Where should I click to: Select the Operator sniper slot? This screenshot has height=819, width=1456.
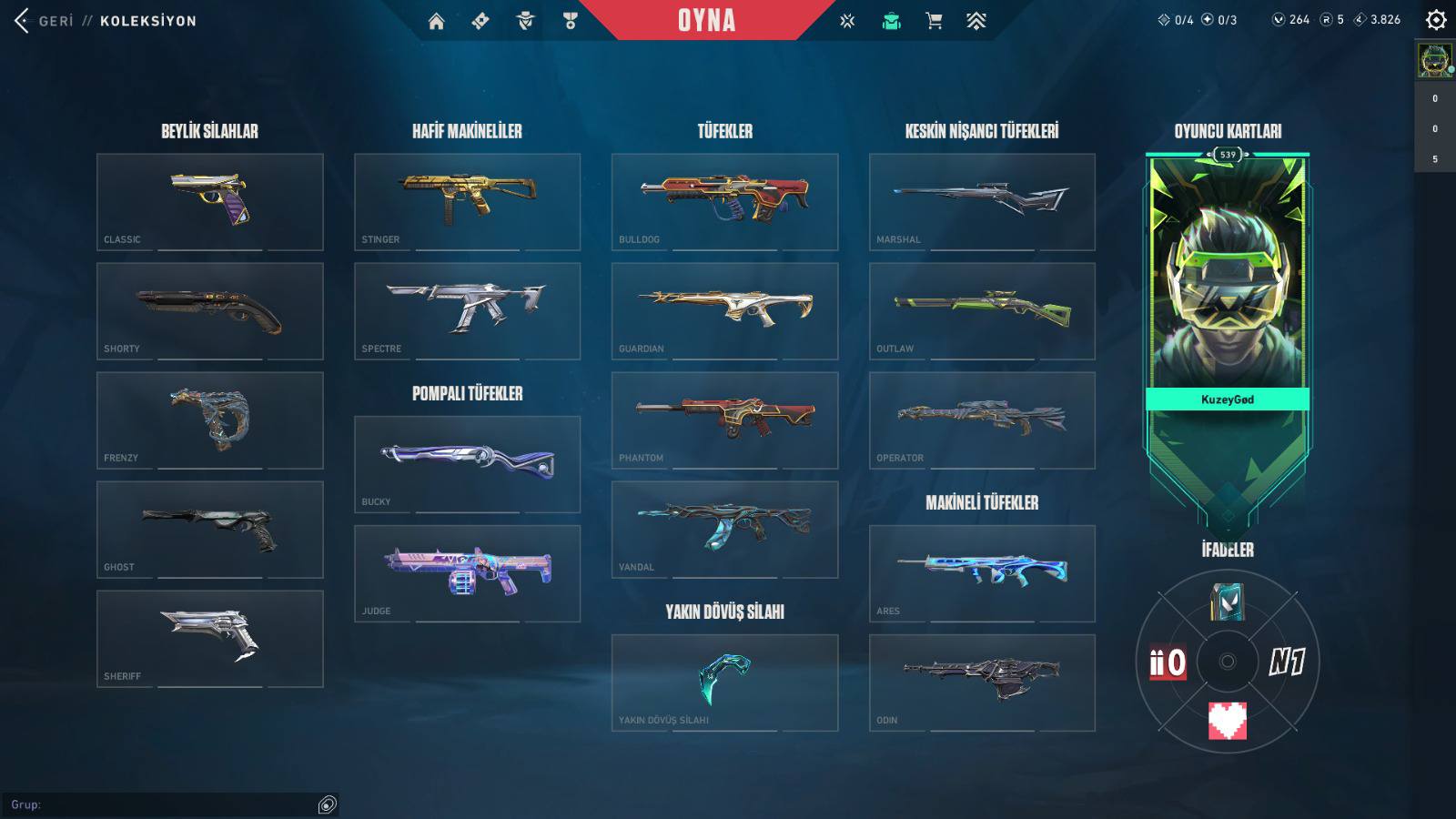tap(982, 420)
